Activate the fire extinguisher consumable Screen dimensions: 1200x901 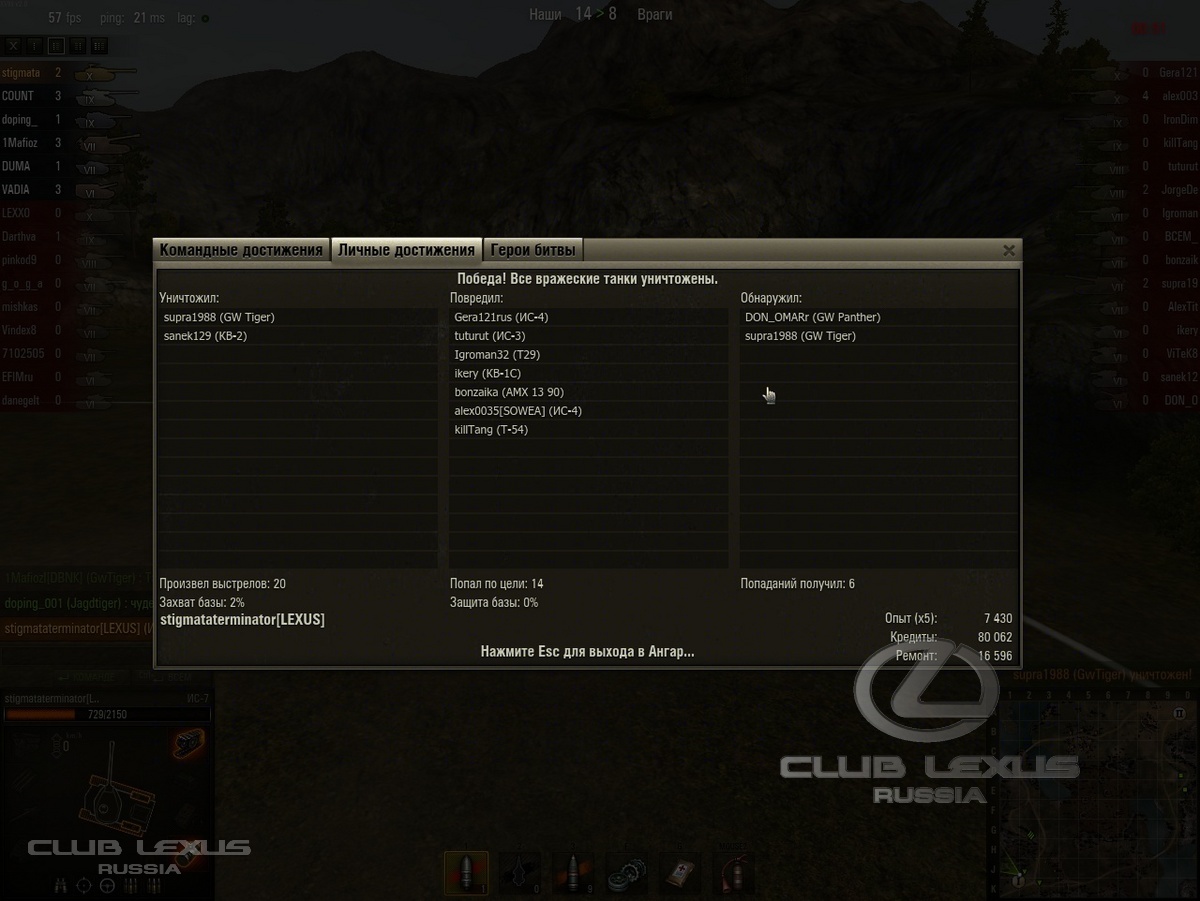point(733,873)
